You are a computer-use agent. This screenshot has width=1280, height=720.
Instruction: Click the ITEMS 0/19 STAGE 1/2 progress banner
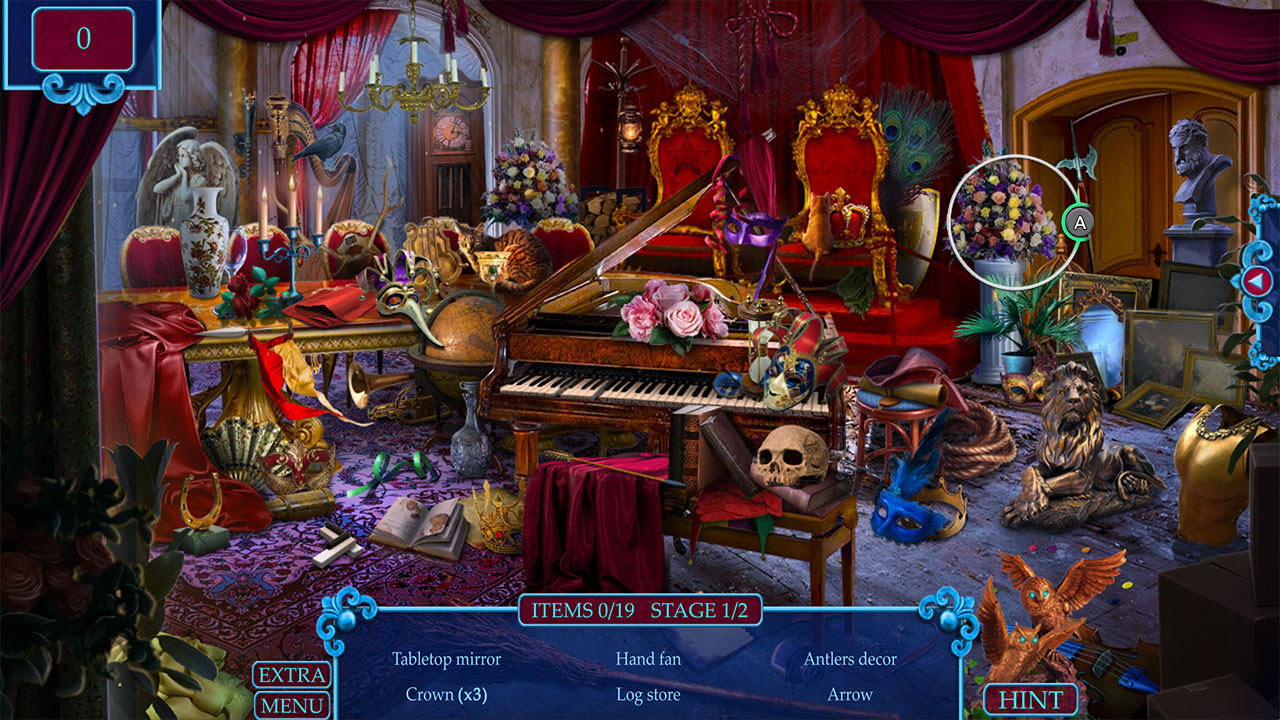click(x=640, y=610)
